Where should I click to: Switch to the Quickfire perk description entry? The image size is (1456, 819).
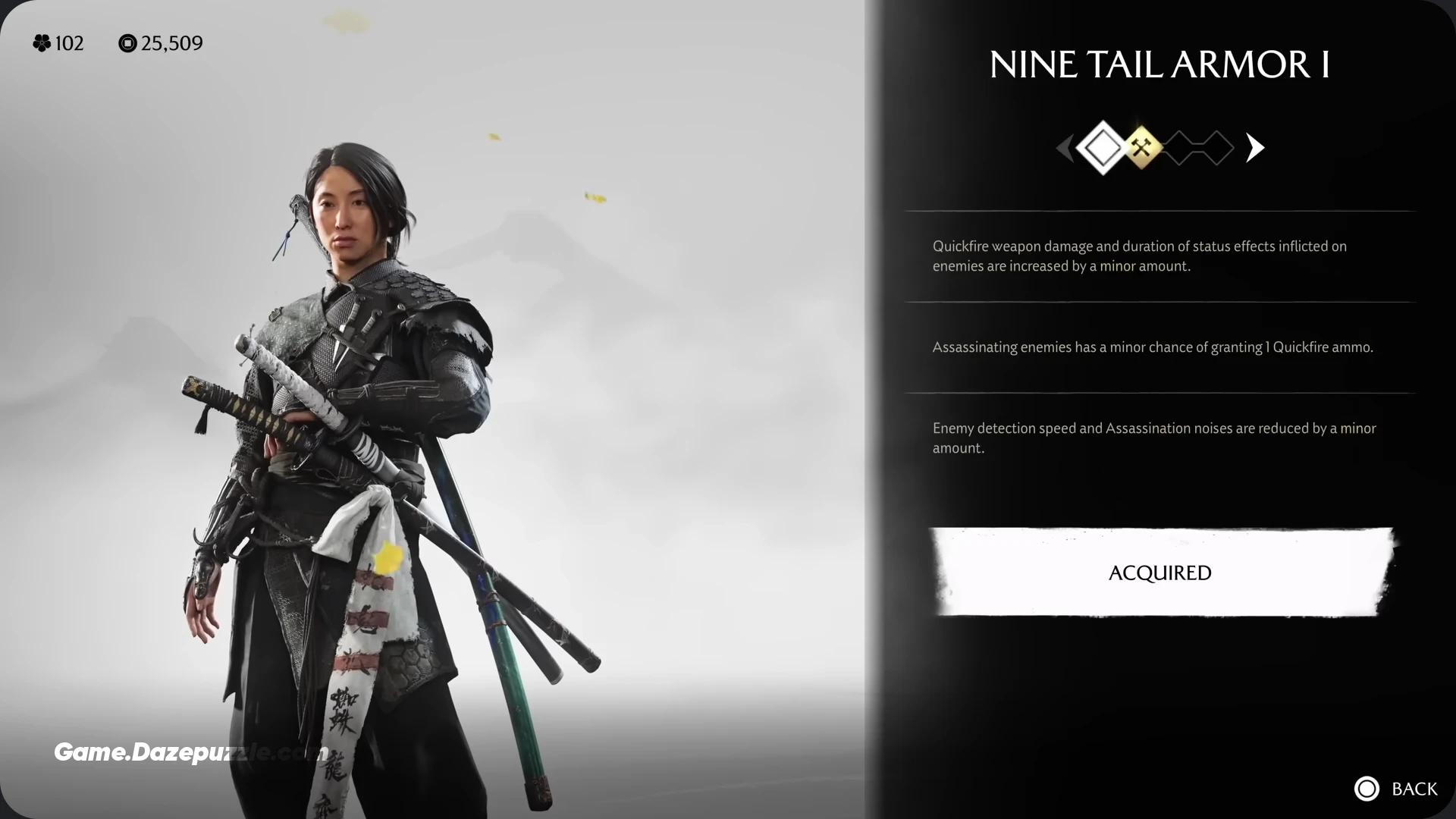(1141, 256)
